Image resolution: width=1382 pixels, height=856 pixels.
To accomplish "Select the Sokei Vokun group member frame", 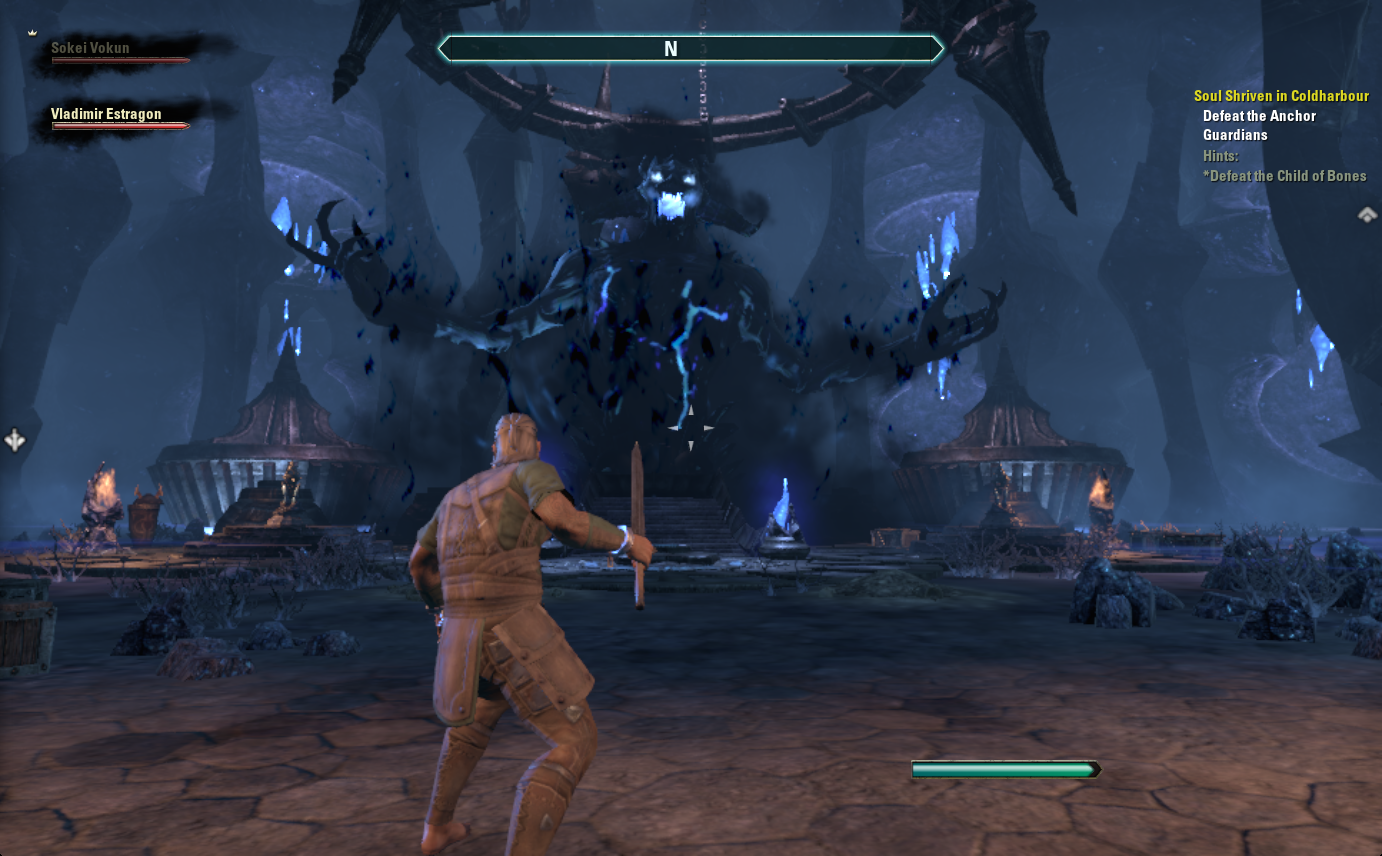I will click(118, 52).
